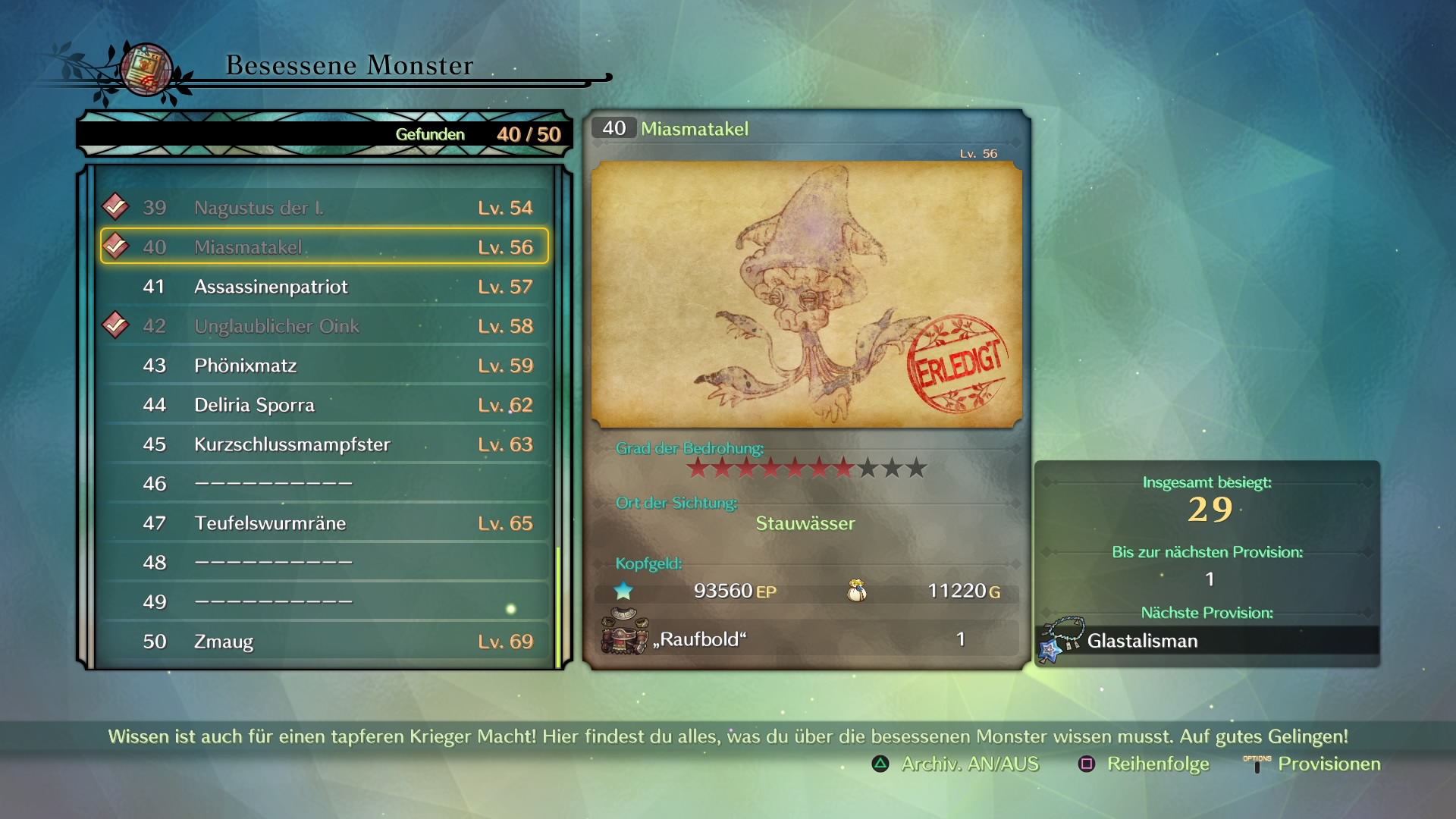1456x819 pixels.
Task: Select Nagustus der I. list entry
Action: [325, 208]
